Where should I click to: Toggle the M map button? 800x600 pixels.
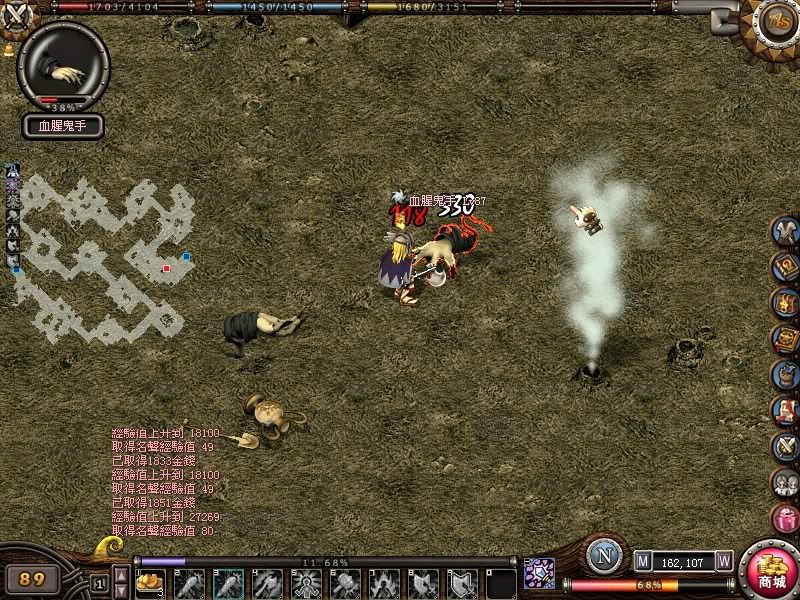point(643,562)
